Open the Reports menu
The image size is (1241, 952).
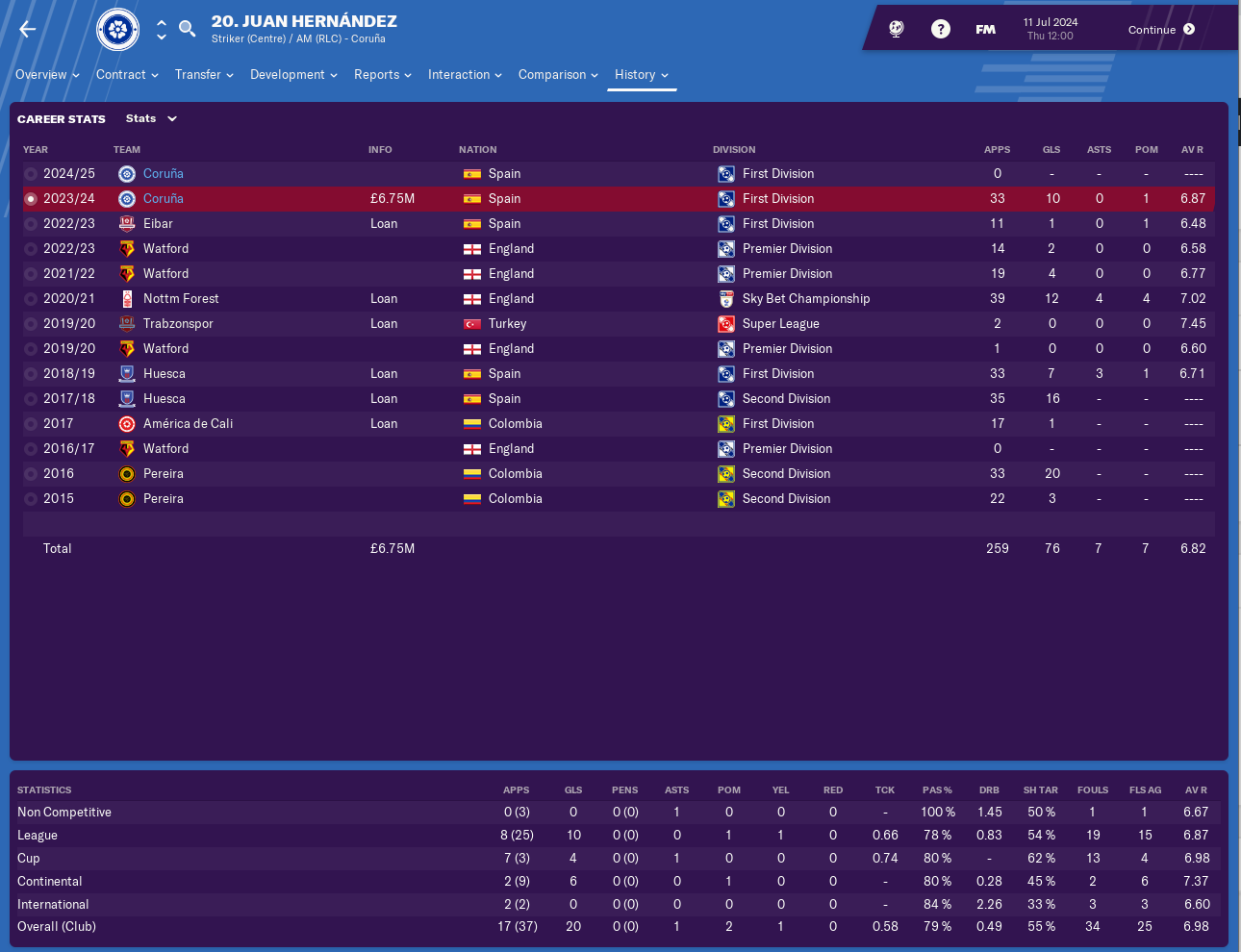[382, 75]
